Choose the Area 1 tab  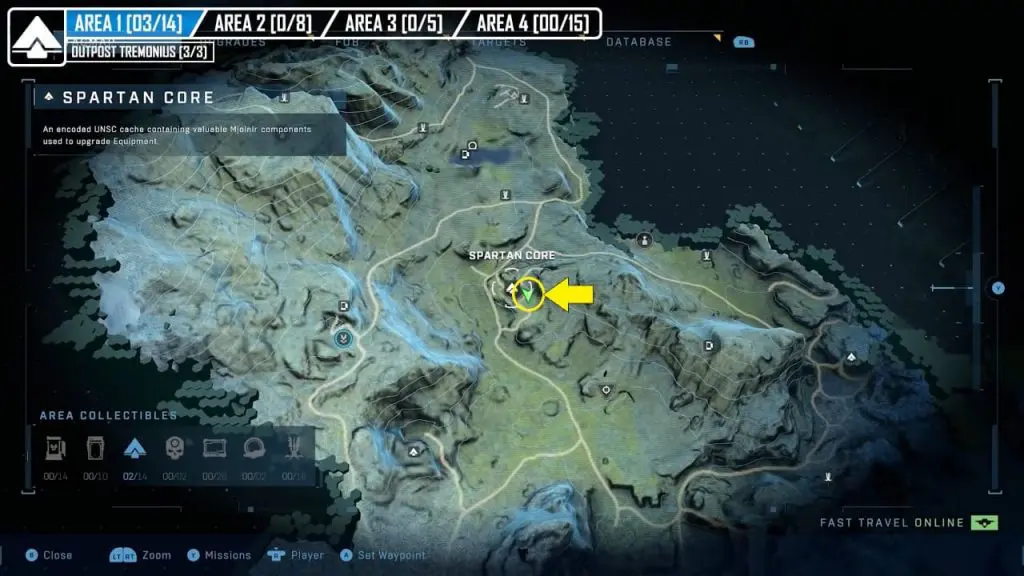click(126, 22)
